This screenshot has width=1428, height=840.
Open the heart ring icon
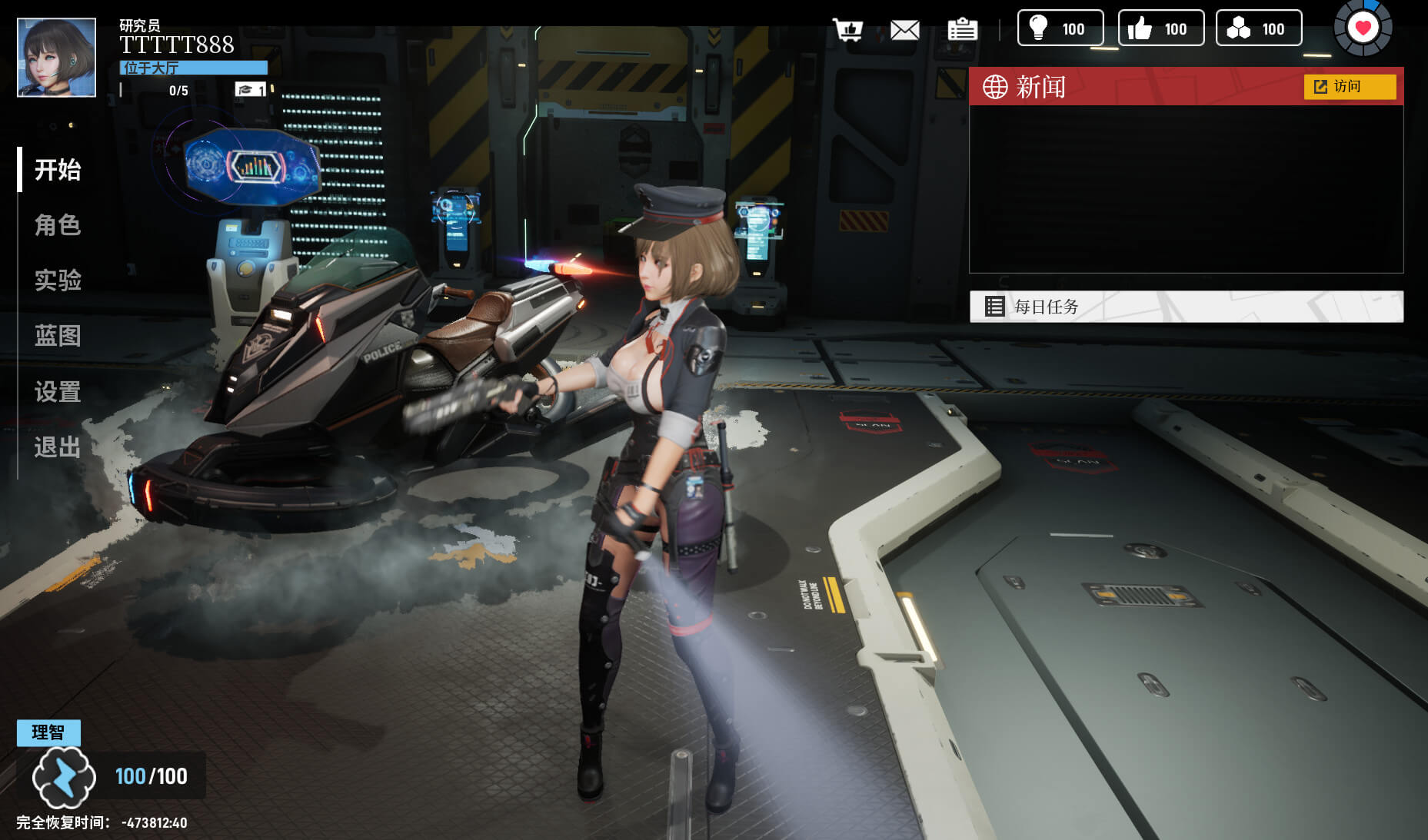click(1363, 28)
